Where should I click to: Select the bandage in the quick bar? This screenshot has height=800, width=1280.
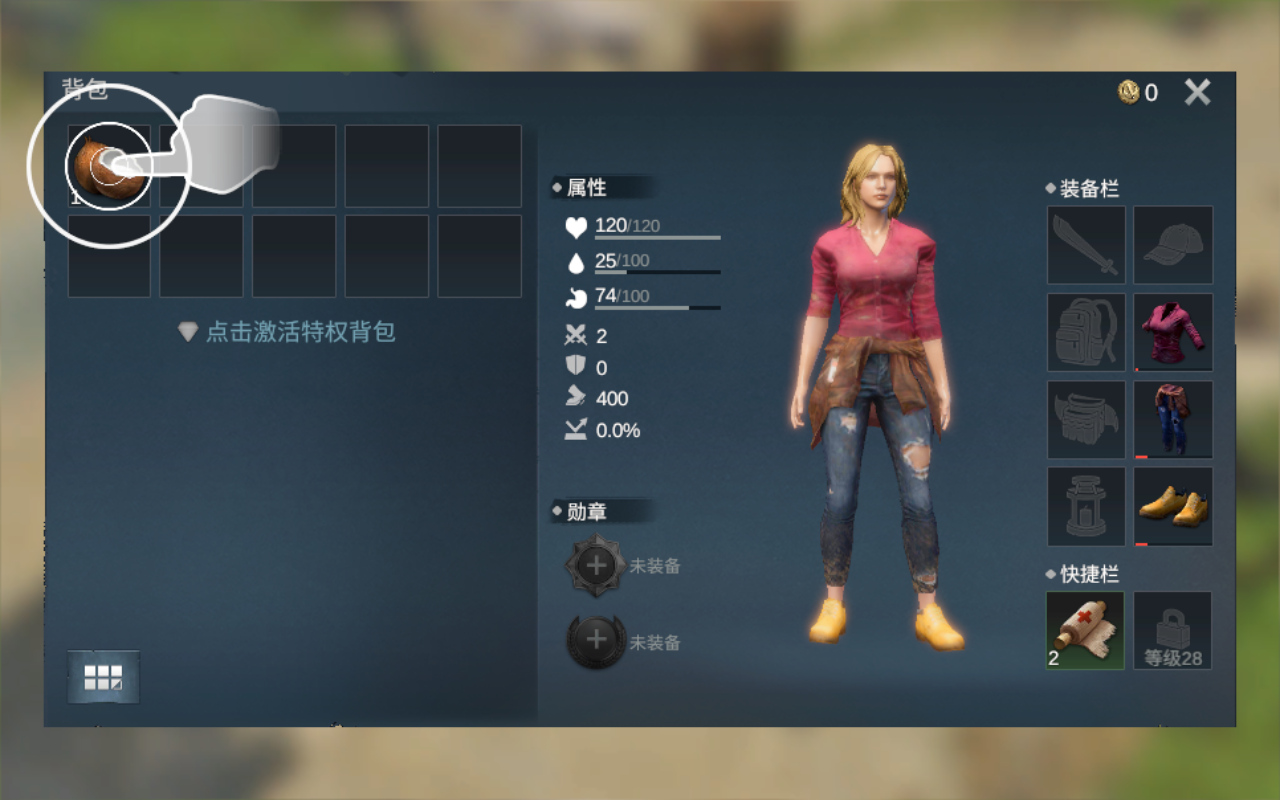coord(1085,630)
